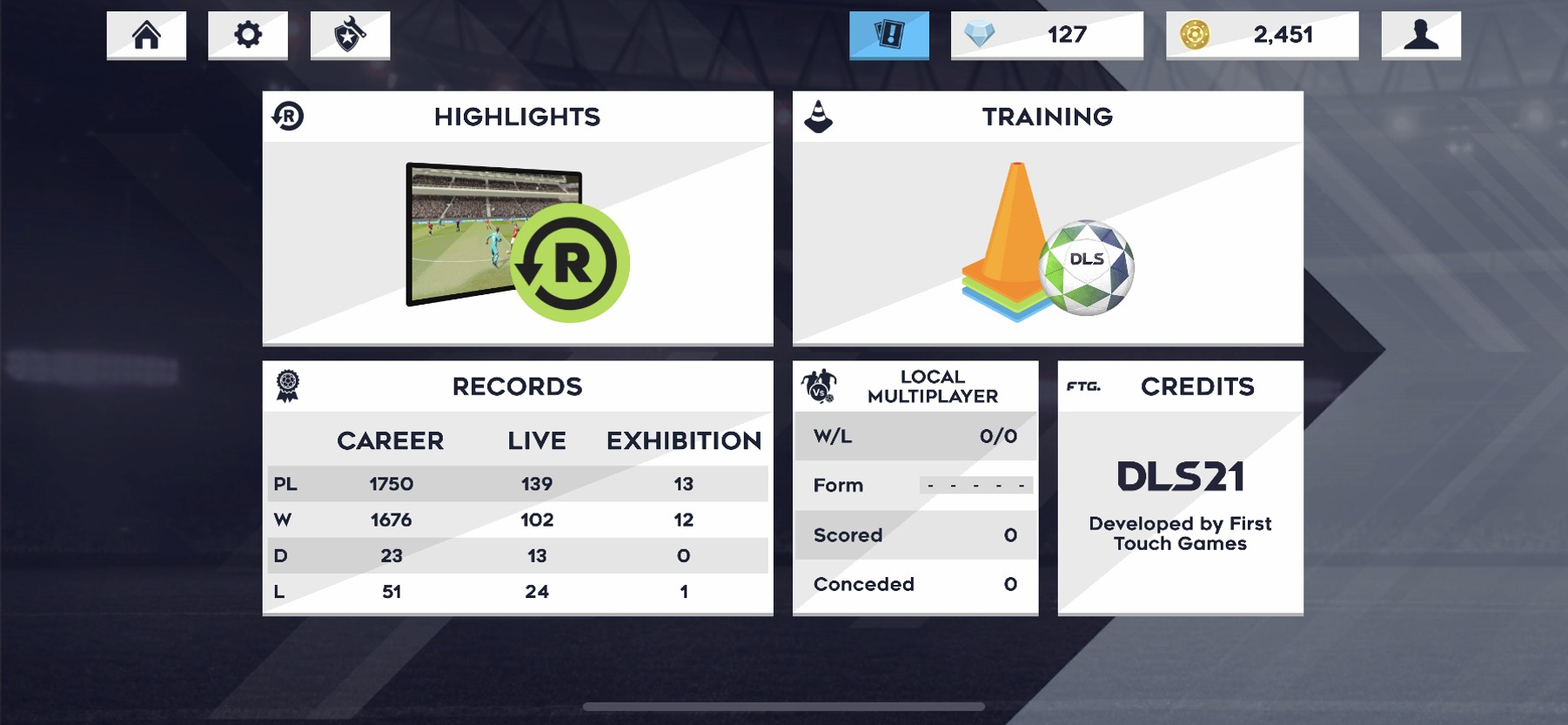This screenshot has height=725, width=1568.
Task: Enter the Training mode tile
Action: pyautogui.click(x=1048, y=218)
